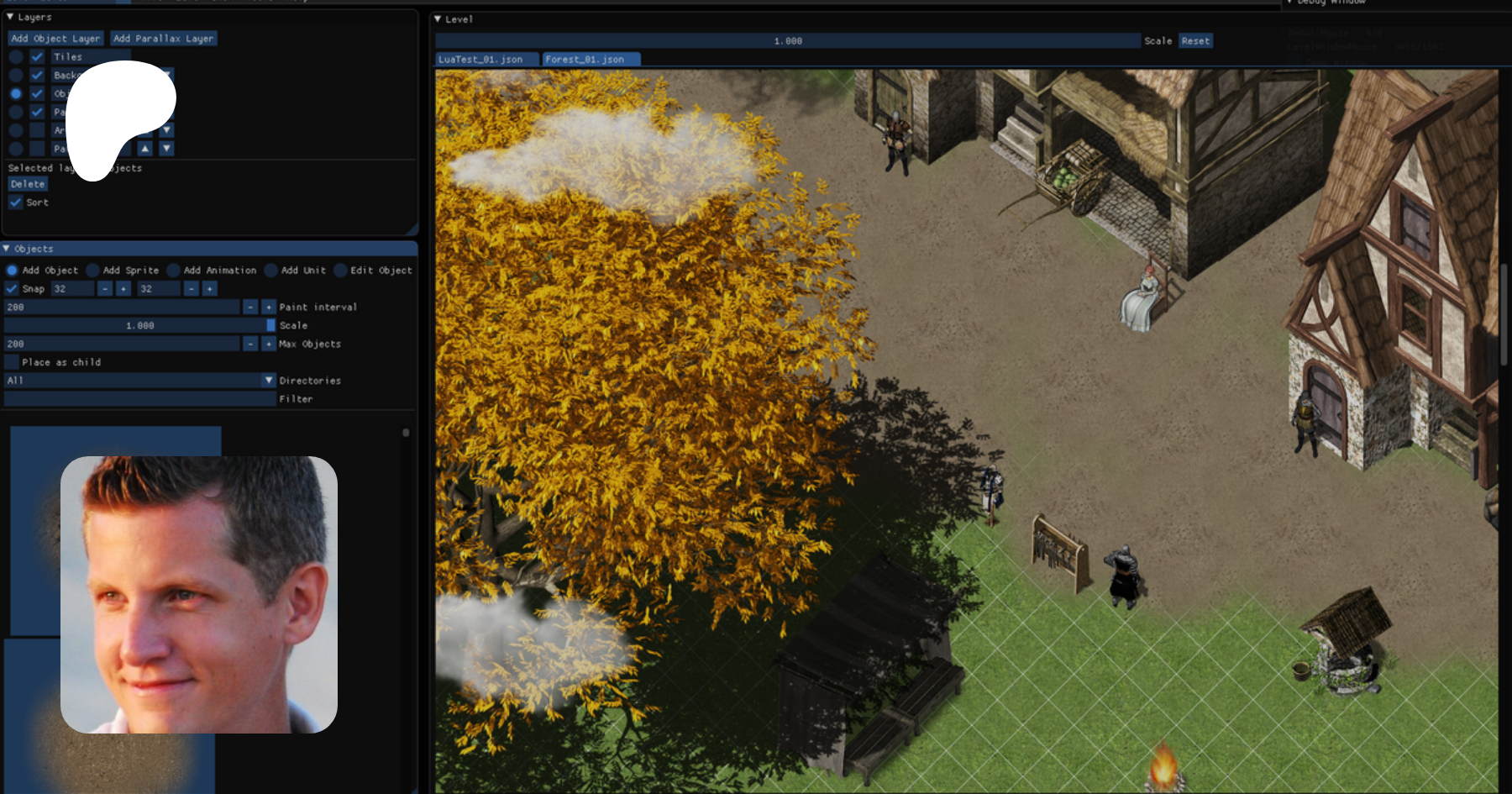Activate the Edit Object mode
Image resolution: width=1512 pixels, height=794 pixels.
[x=340, y=271]
